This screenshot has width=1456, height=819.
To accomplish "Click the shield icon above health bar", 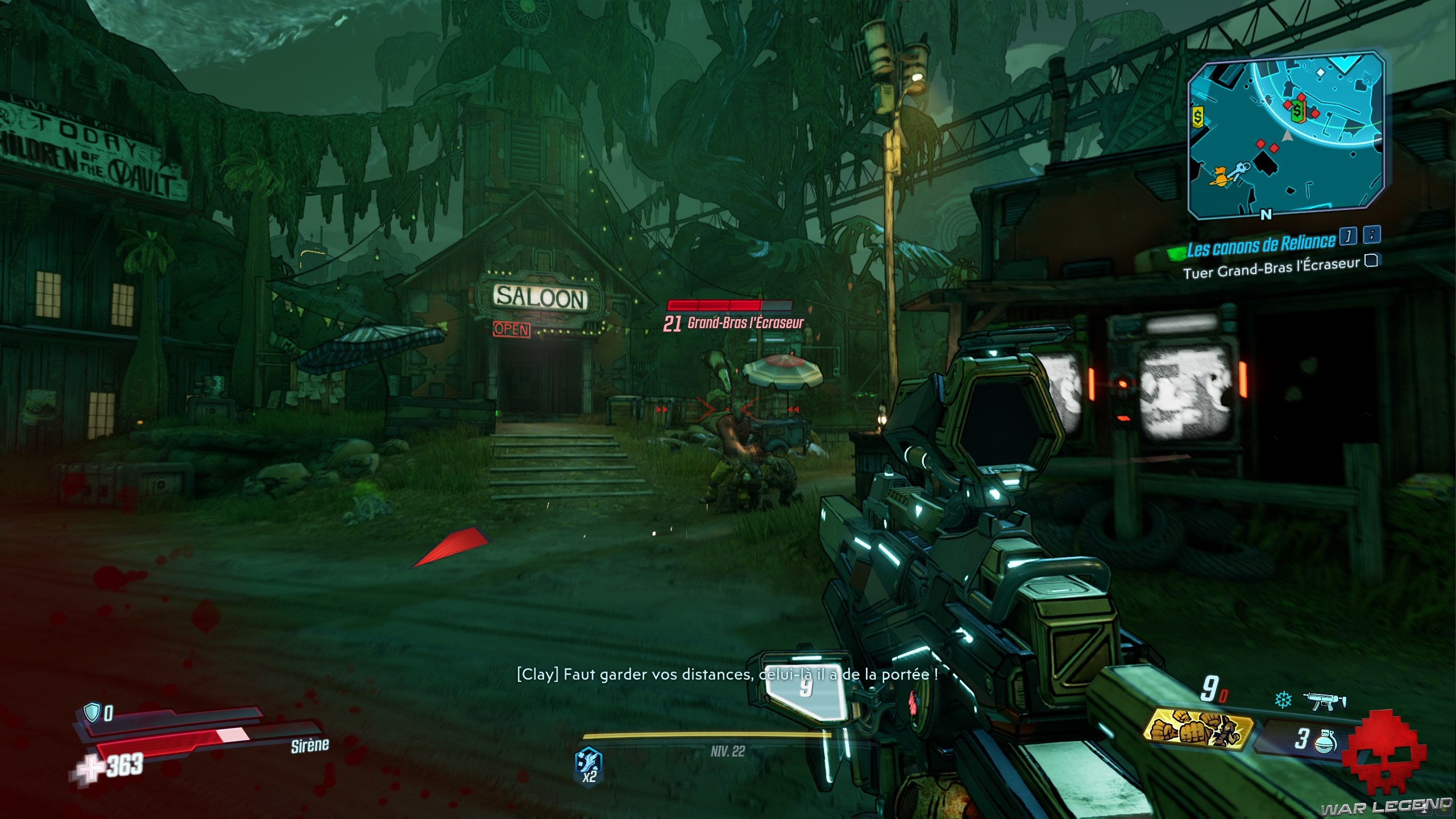I will 91,711.
